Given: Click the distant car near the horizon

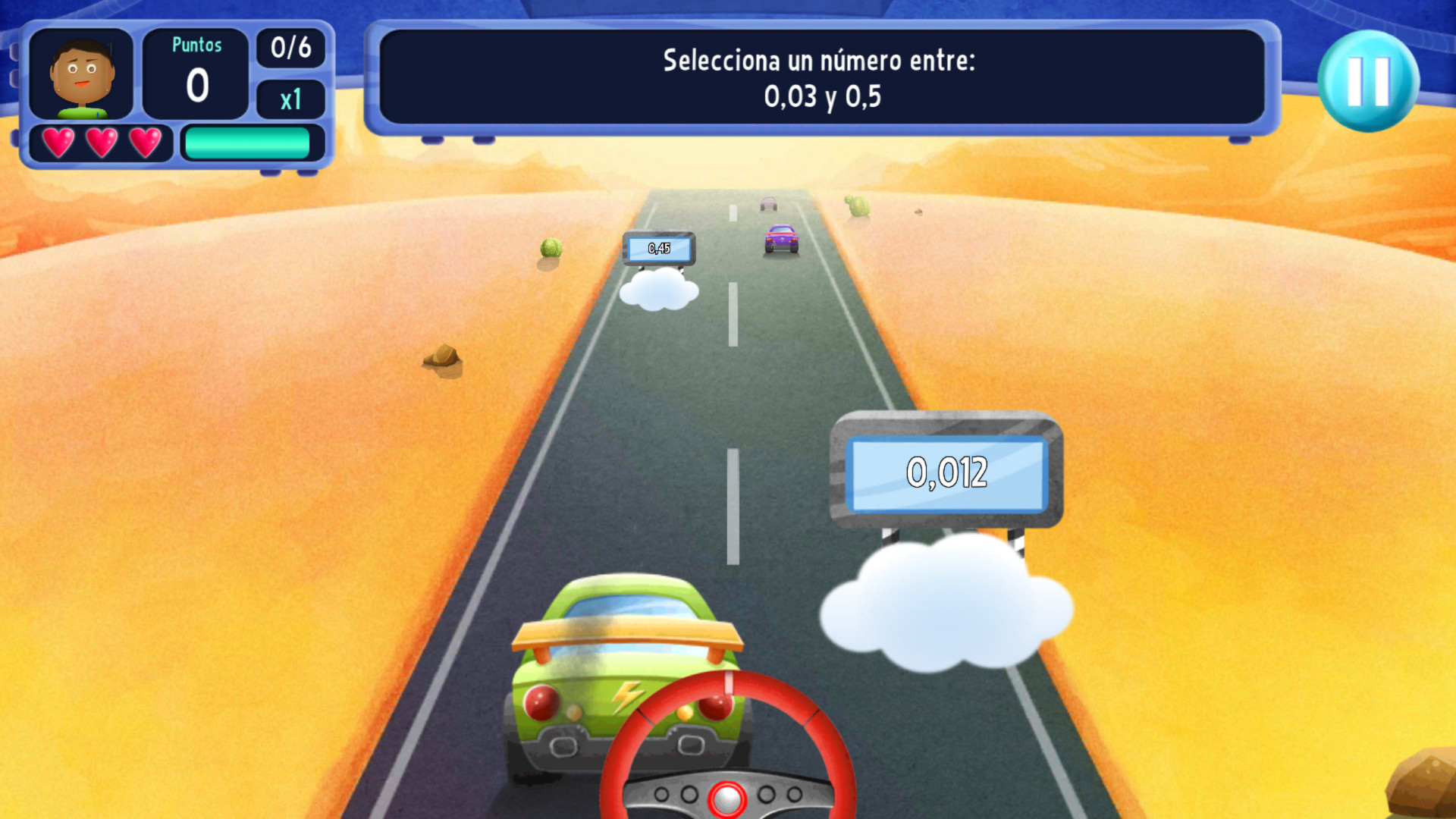Looking at the screenshot, I should click(768, 203).
